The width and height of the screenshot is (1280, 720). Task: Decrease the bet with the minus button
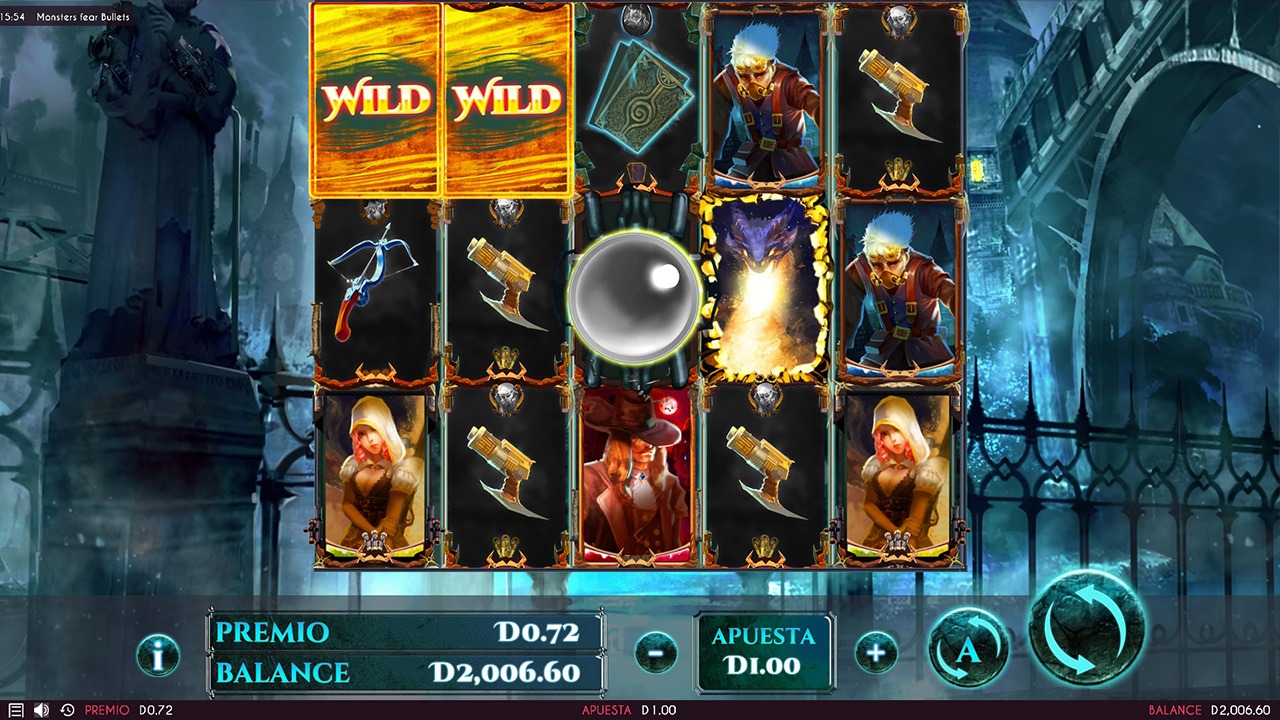click(x=656, y=653)
